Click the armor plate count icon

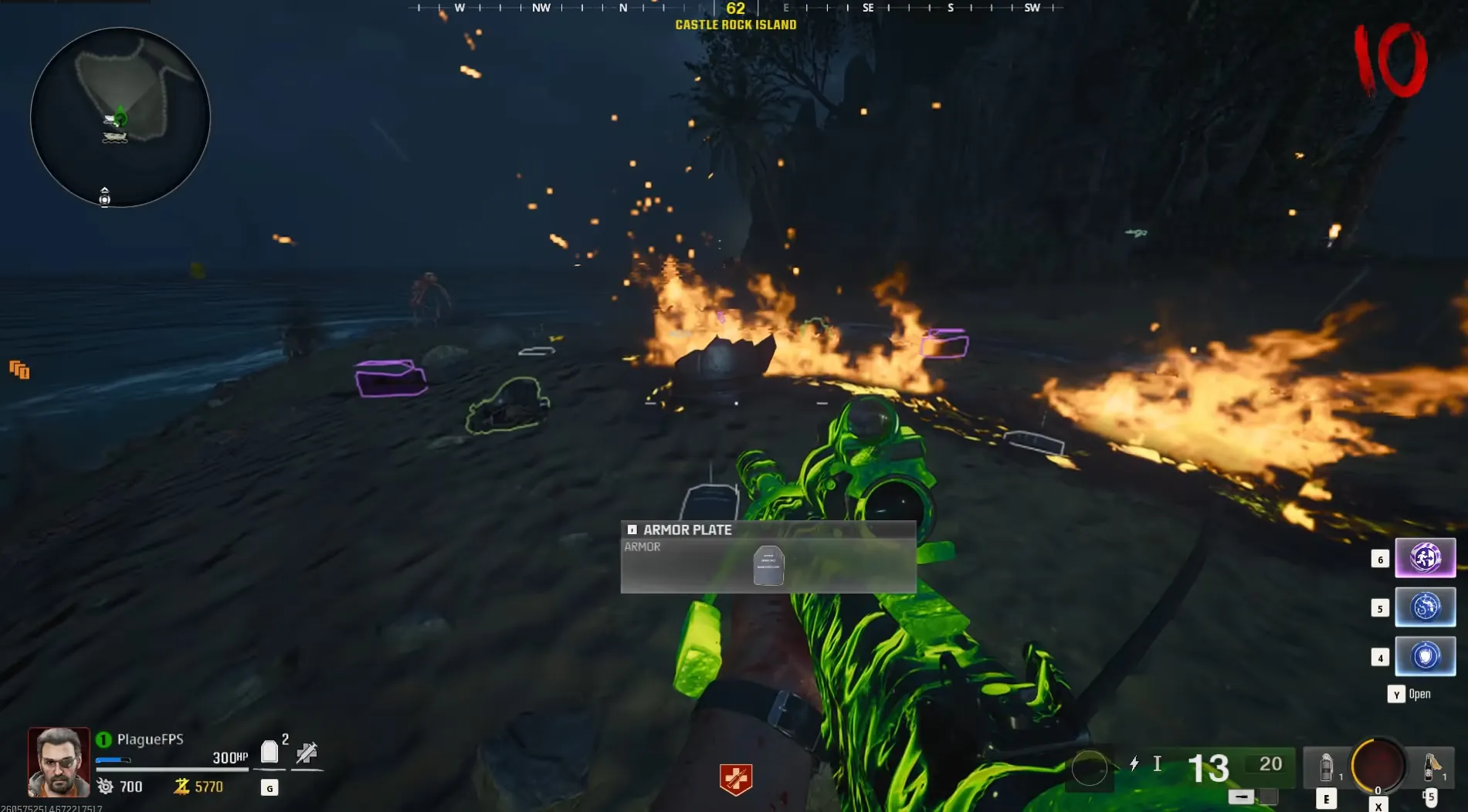point(270,752)
